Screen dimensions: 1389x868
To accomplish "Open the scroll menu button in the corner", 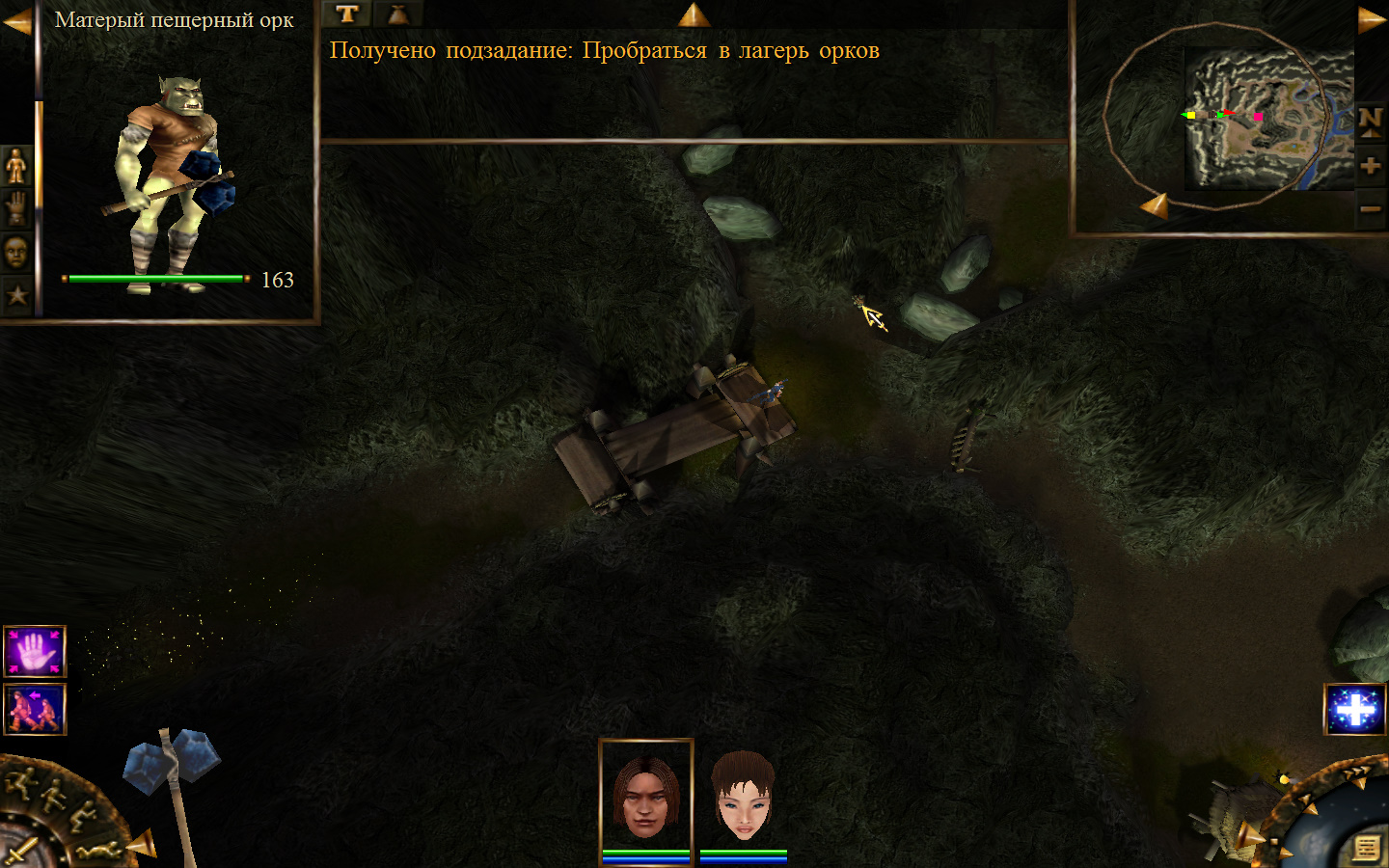I will point(1366,848).
